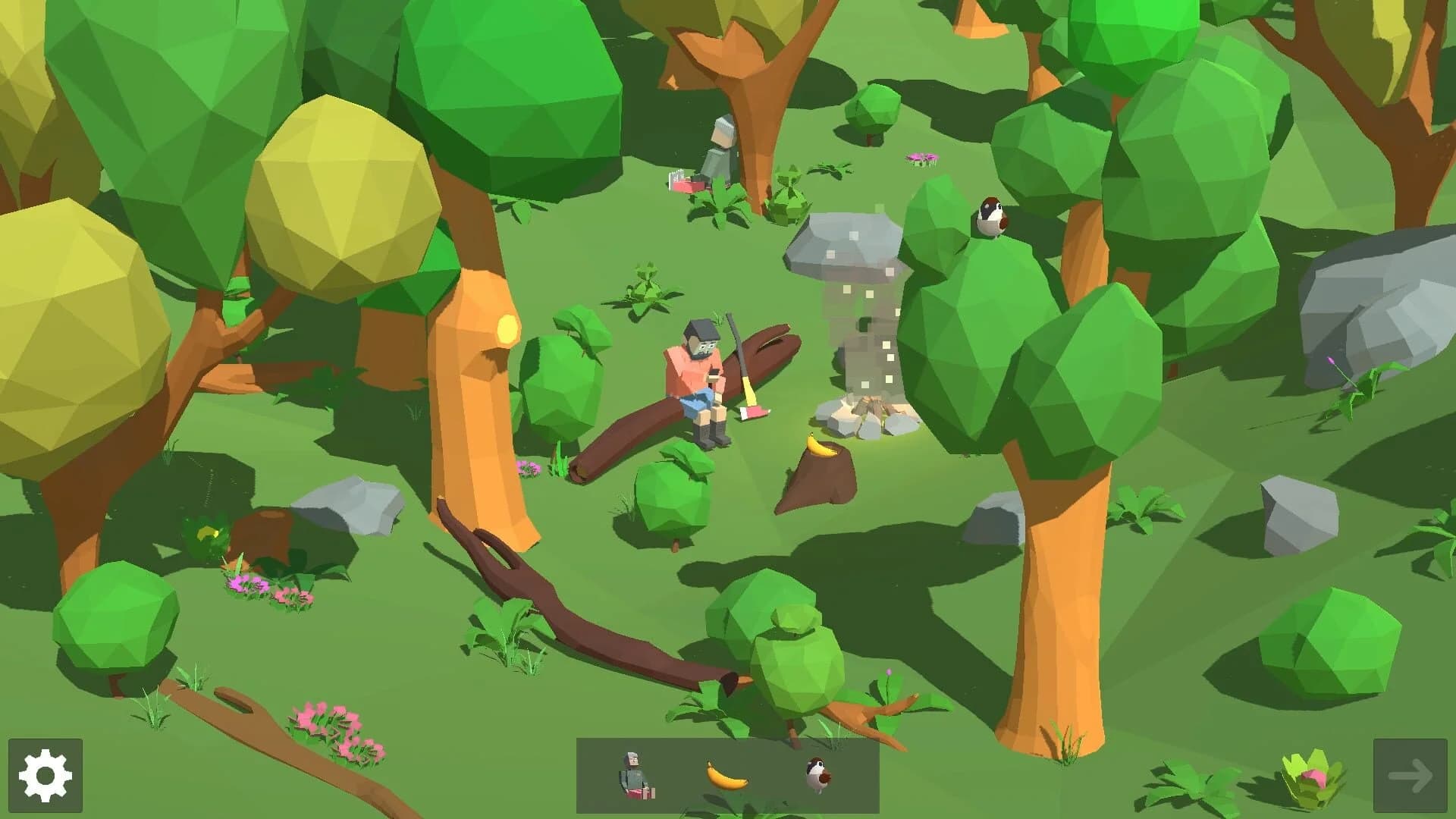Image resolution: width=1456 pixels, height=819 pixels.
Task: Open the settings gear menu
Action: 43,777
